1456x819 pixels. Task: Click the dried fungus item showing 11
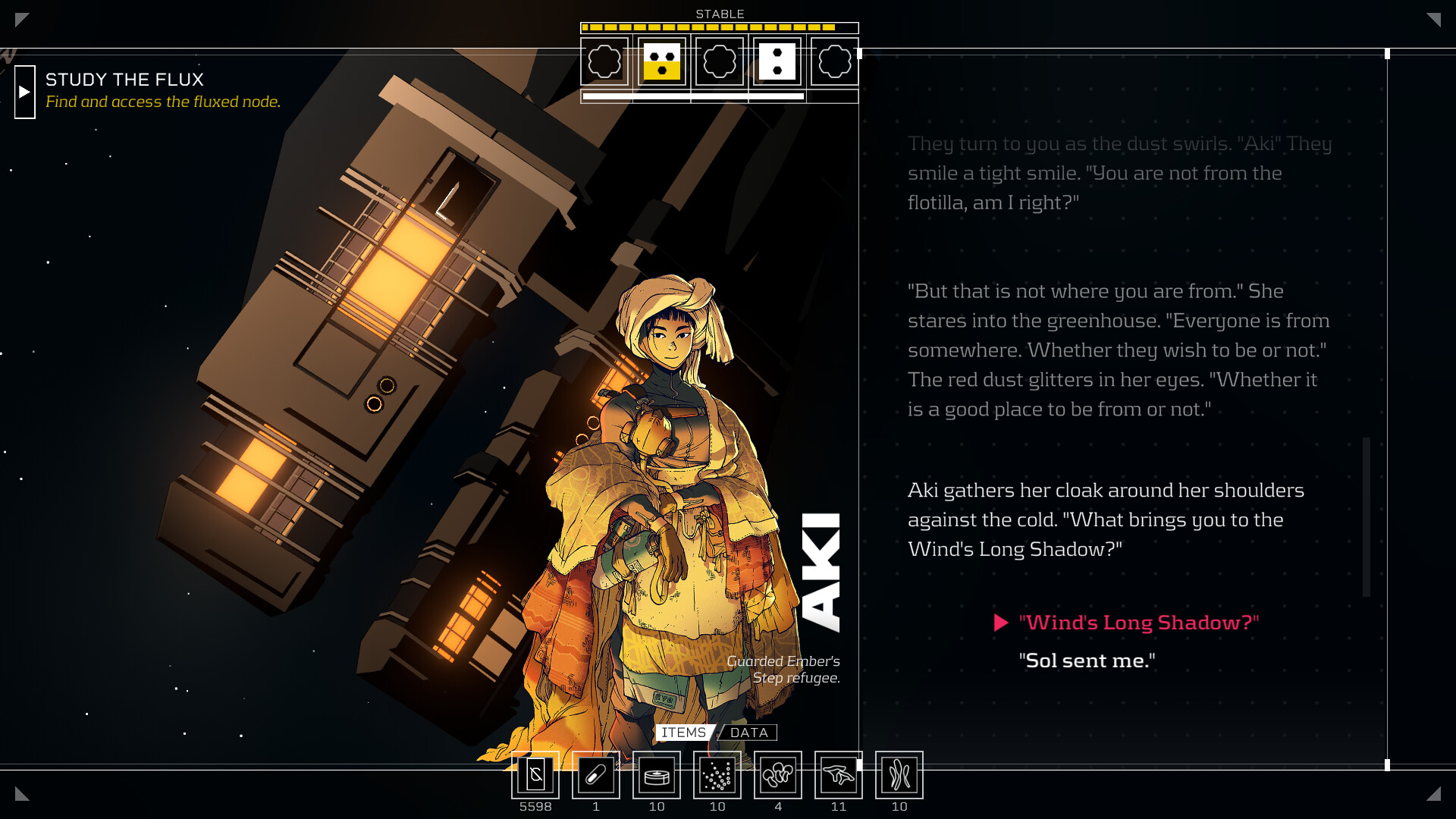[x=839, y=775]
